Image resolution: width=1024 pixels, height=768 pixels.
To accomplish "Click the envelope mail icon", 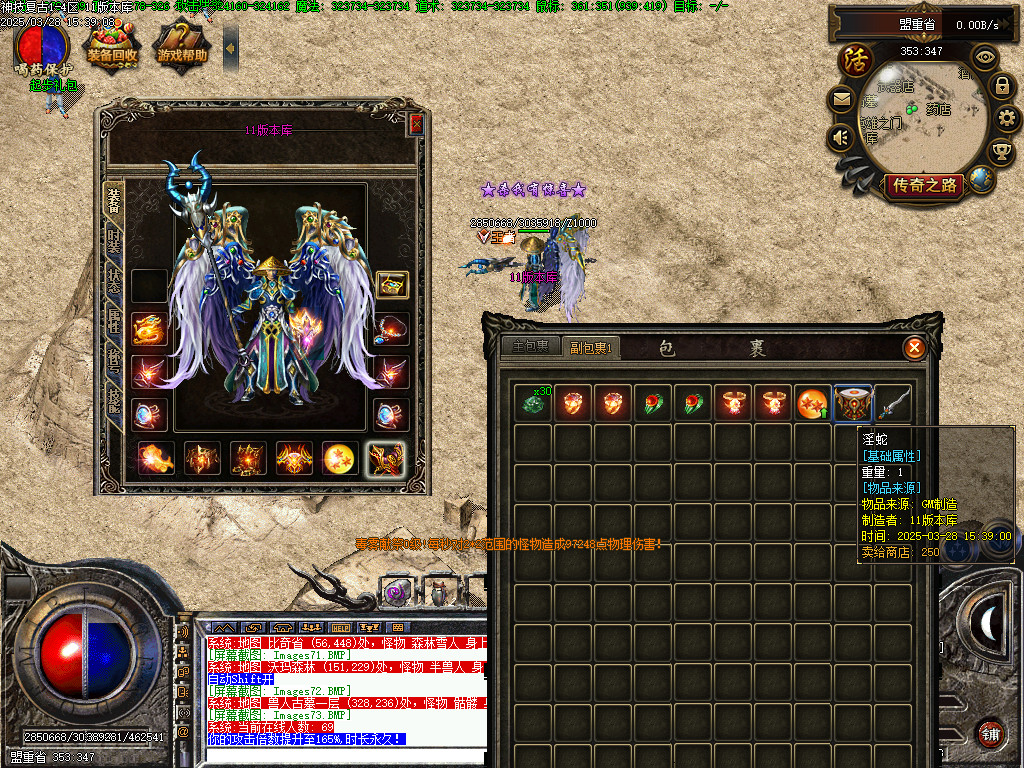I will click(841, 100).
